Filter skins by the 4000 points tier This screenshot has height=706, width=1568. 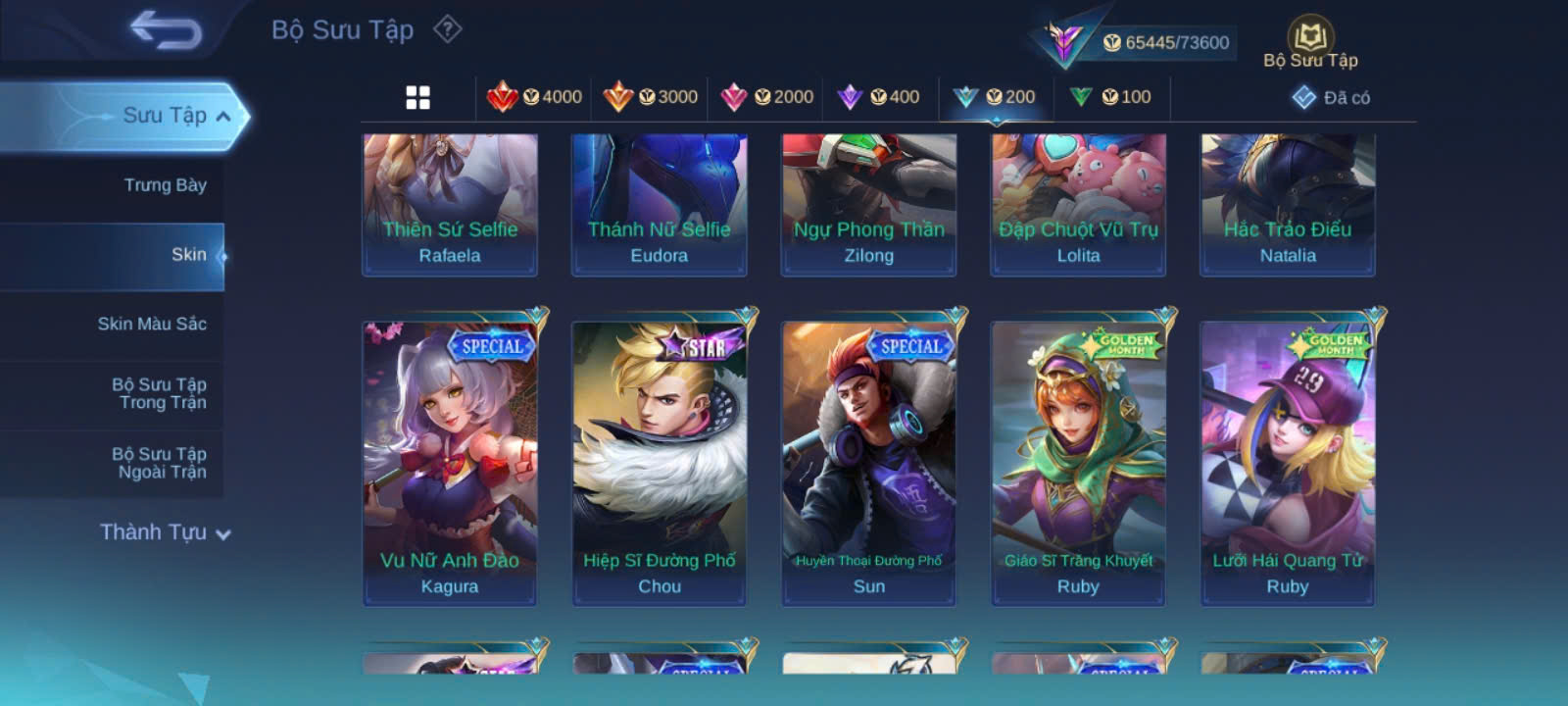click(535, 97)
